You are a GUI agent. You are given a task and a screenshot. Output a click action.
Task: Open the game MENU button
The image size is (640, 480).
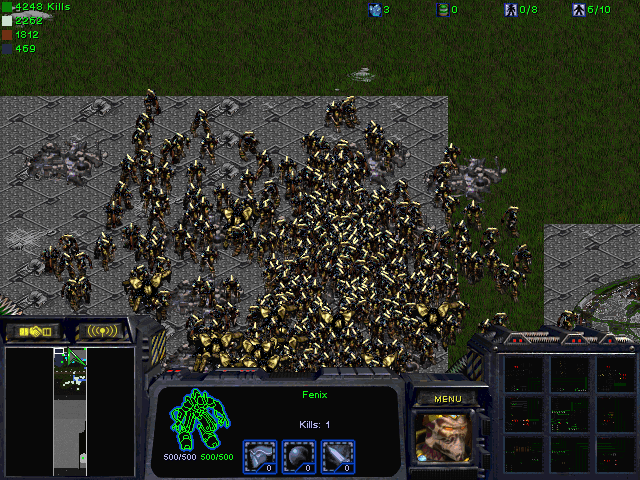447,398
